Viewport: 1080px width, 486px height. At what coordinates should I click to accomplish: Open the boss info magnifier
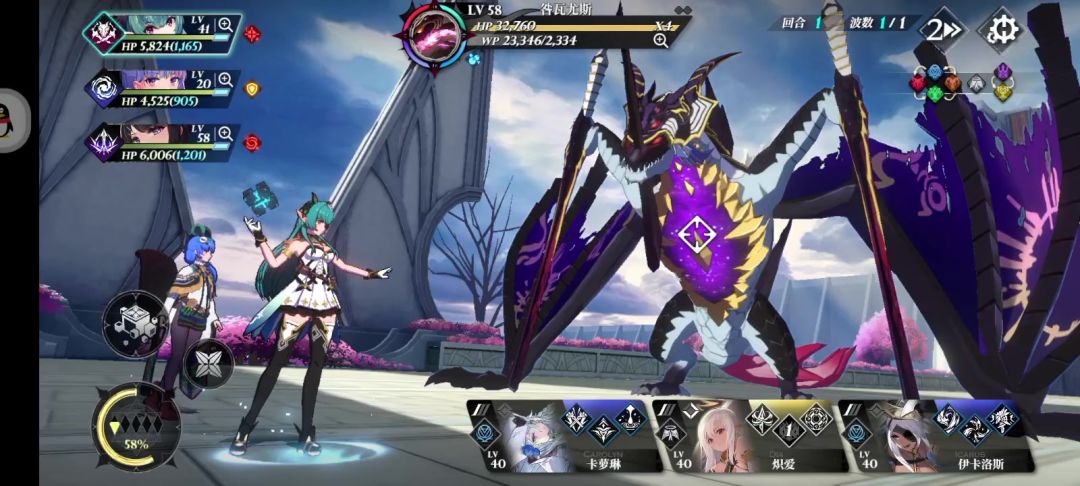point(660,40)
